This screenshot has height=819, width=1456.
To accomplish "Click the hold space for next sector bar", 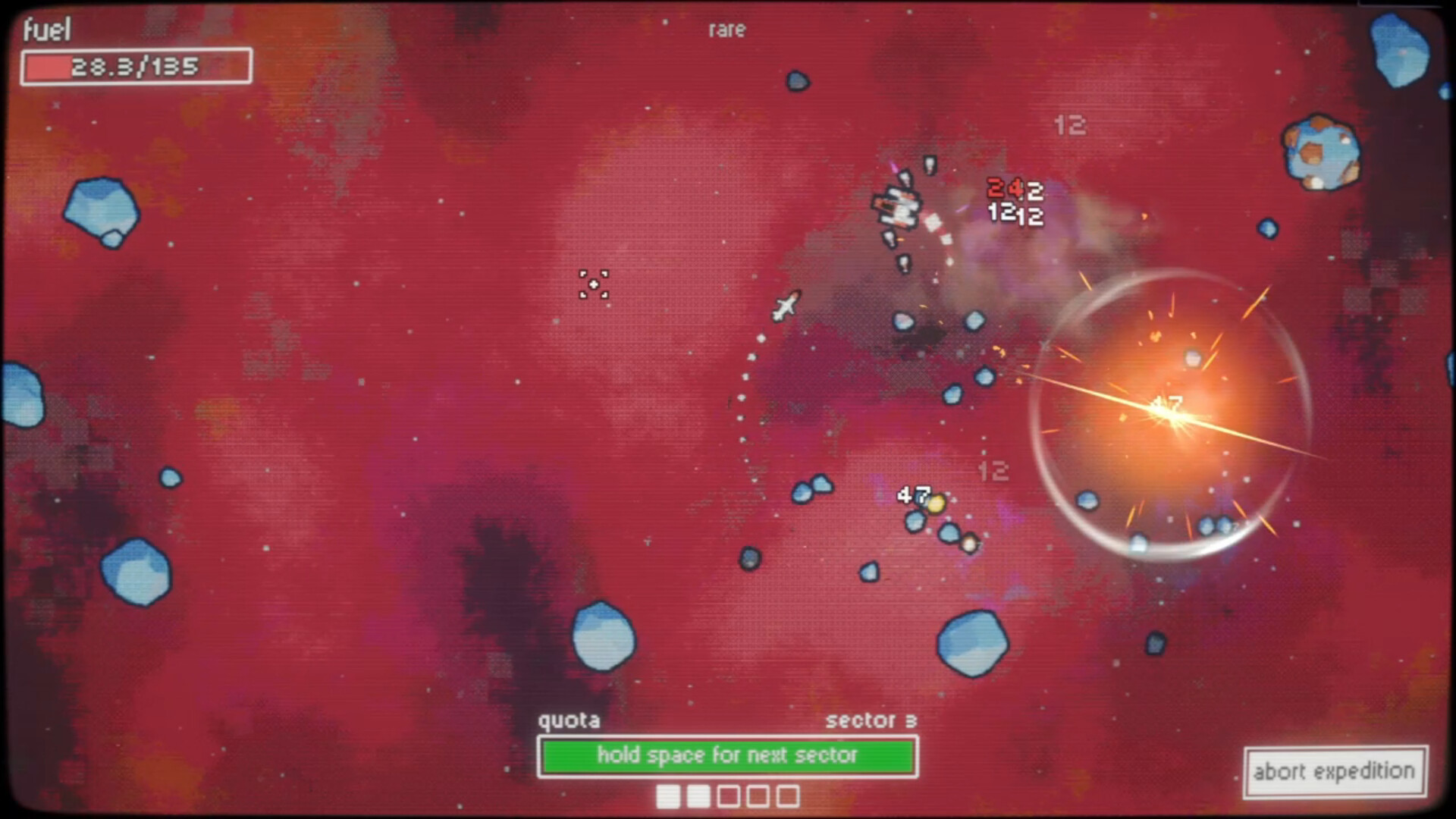I will (727, 755).
